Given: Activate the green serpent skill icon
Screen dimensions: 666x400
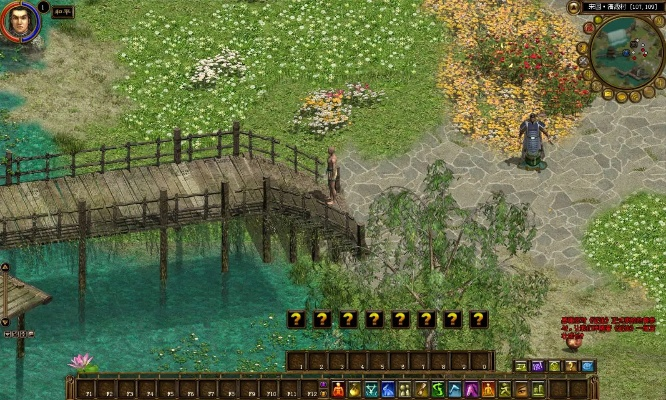Looking at the screenshot, I should [x=438, y=389].
